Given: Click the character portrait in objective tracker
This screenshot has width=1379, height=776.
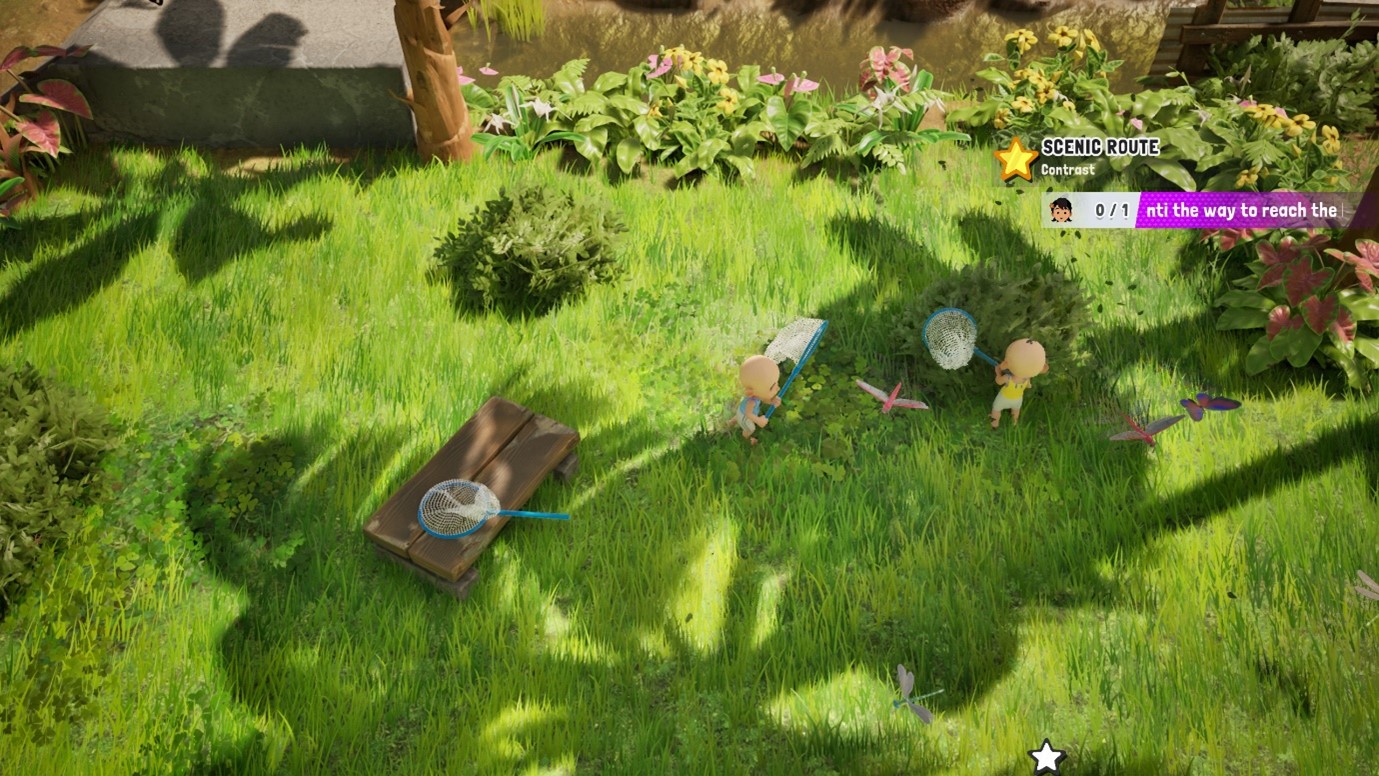Looking at the screenshot, I should click(x=1061, y=210).
